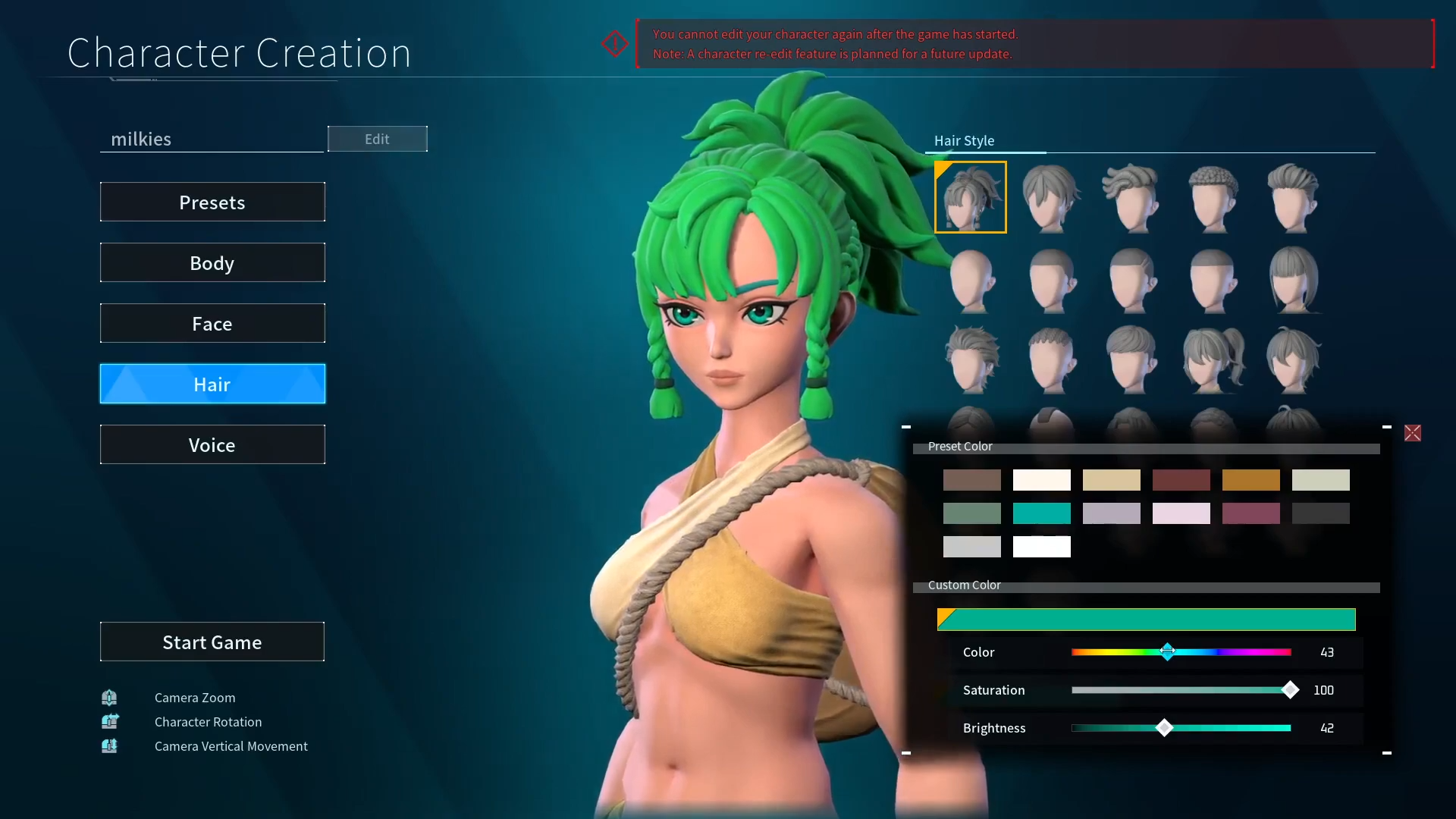Adjust the Brightness slider handle
The image size is (1456, 819).
[x=1166, y=728]
